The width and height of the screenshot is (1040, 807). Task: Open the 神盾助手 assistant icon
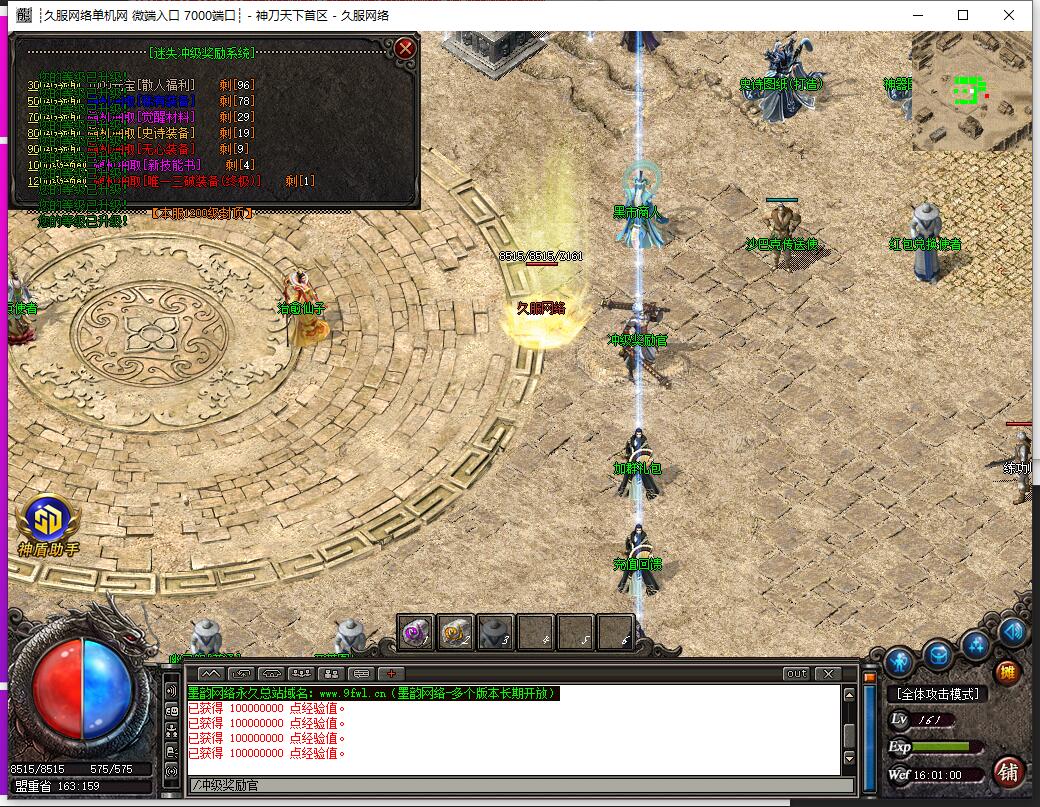(47, 521)
